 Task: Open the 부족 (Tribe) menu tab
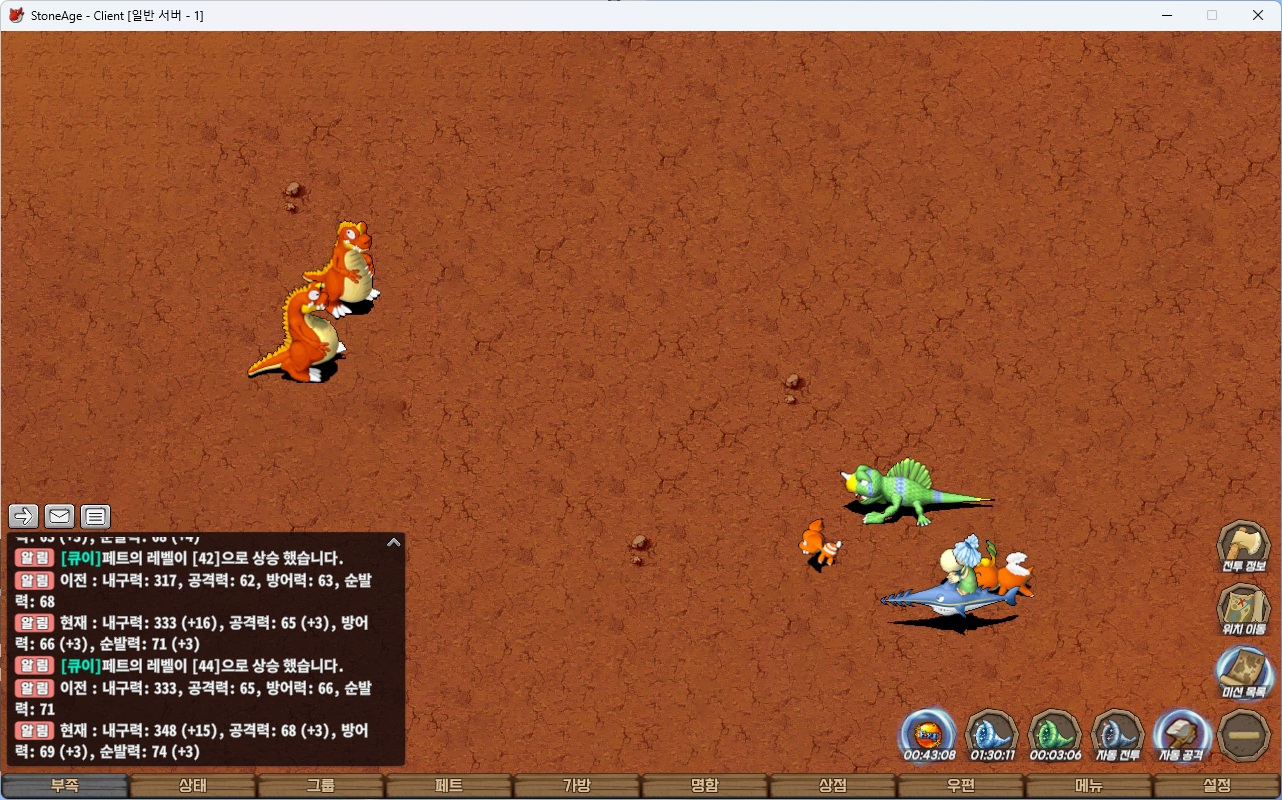[x=65, y=786]
